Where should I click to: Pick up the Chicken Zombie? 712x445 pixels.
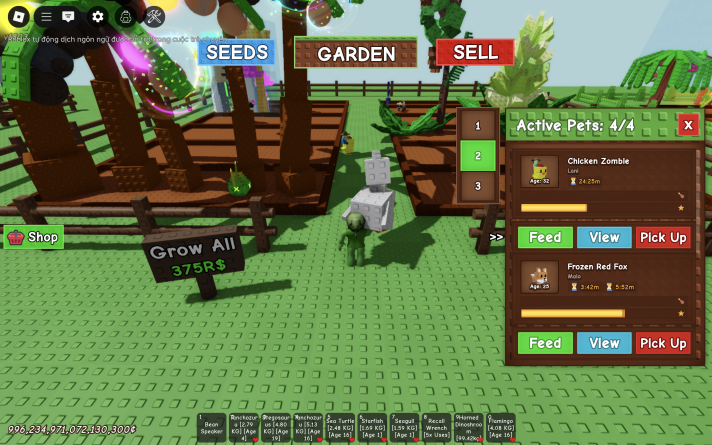(x=663, y=237)
